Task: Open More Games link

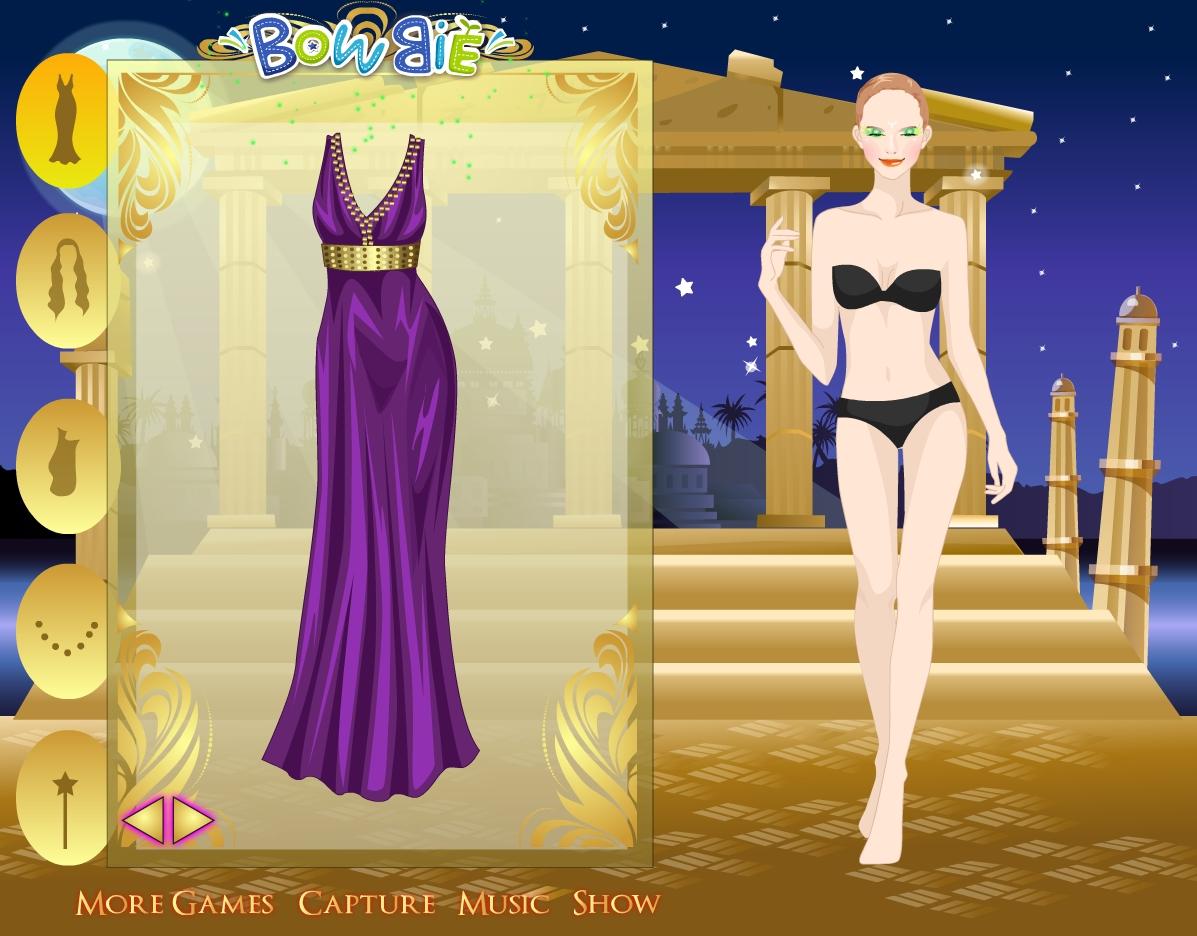Action: pos(175,903)
